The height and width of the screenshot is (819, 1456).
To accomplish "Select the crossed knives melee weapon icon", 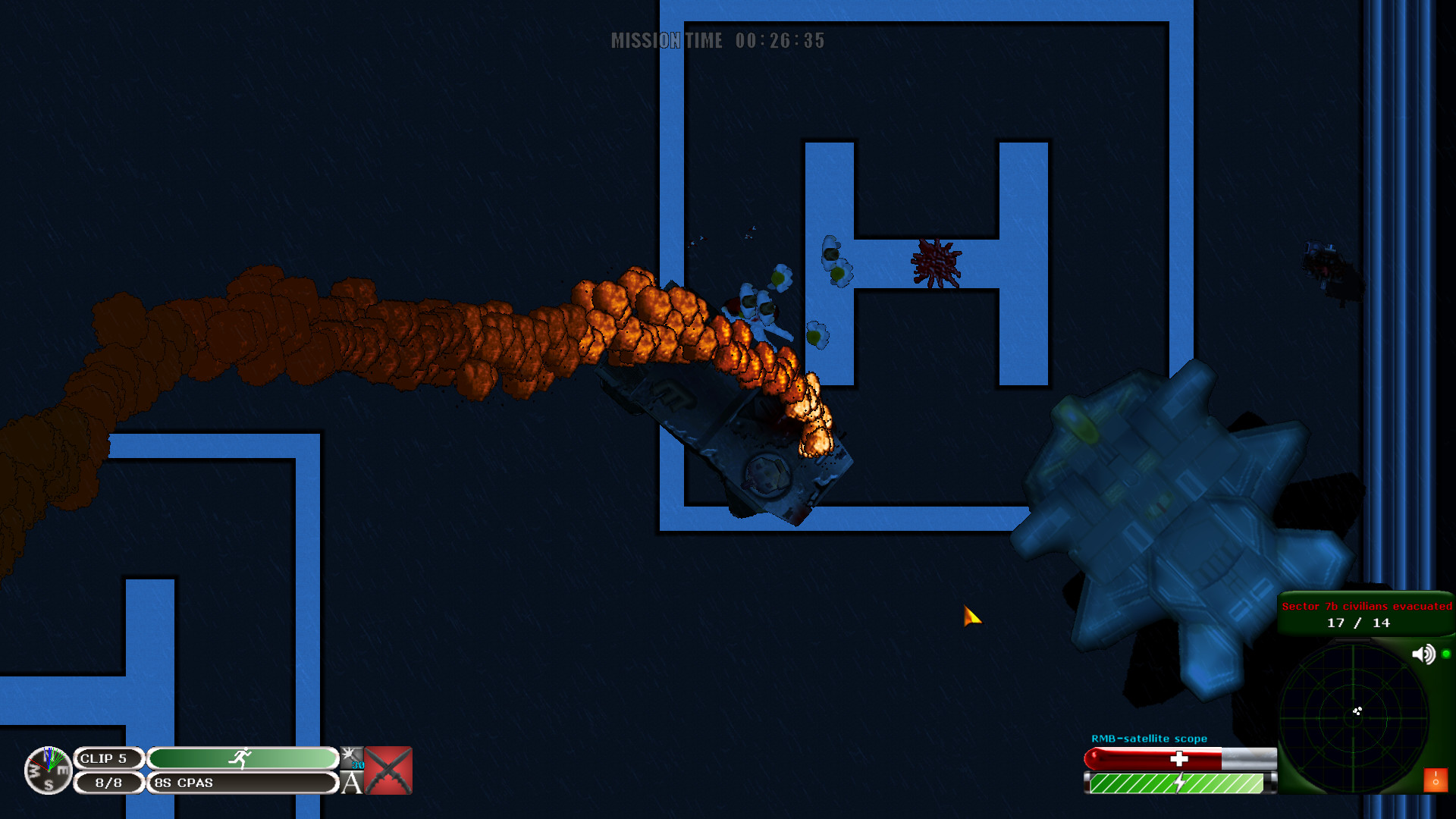I will click(x=388, y=770).
